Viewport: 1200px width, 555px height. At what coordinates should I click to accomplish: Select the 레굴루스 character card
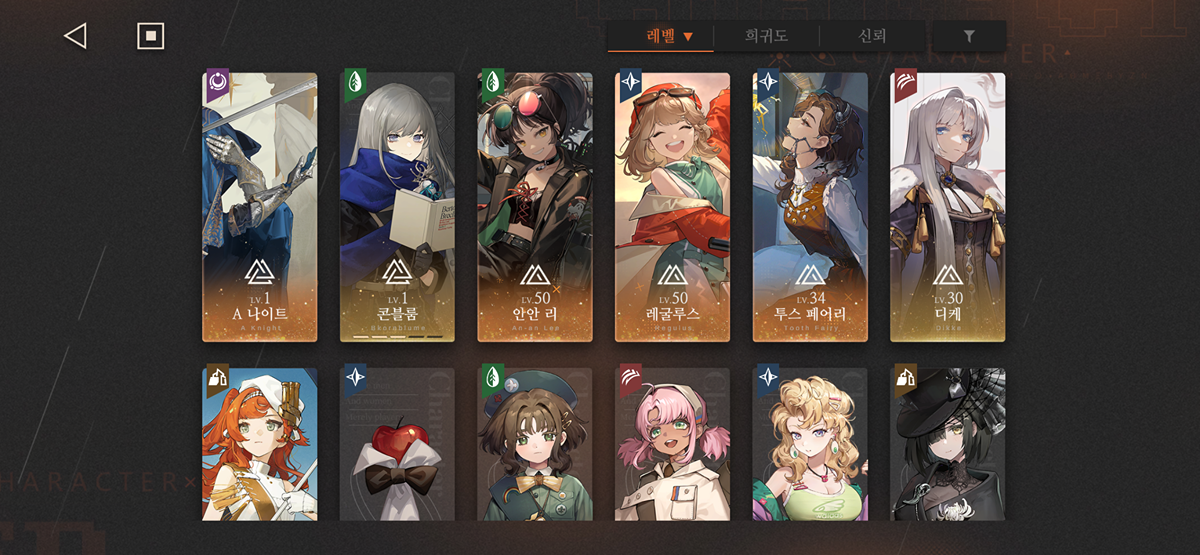(x=672, y=207)
